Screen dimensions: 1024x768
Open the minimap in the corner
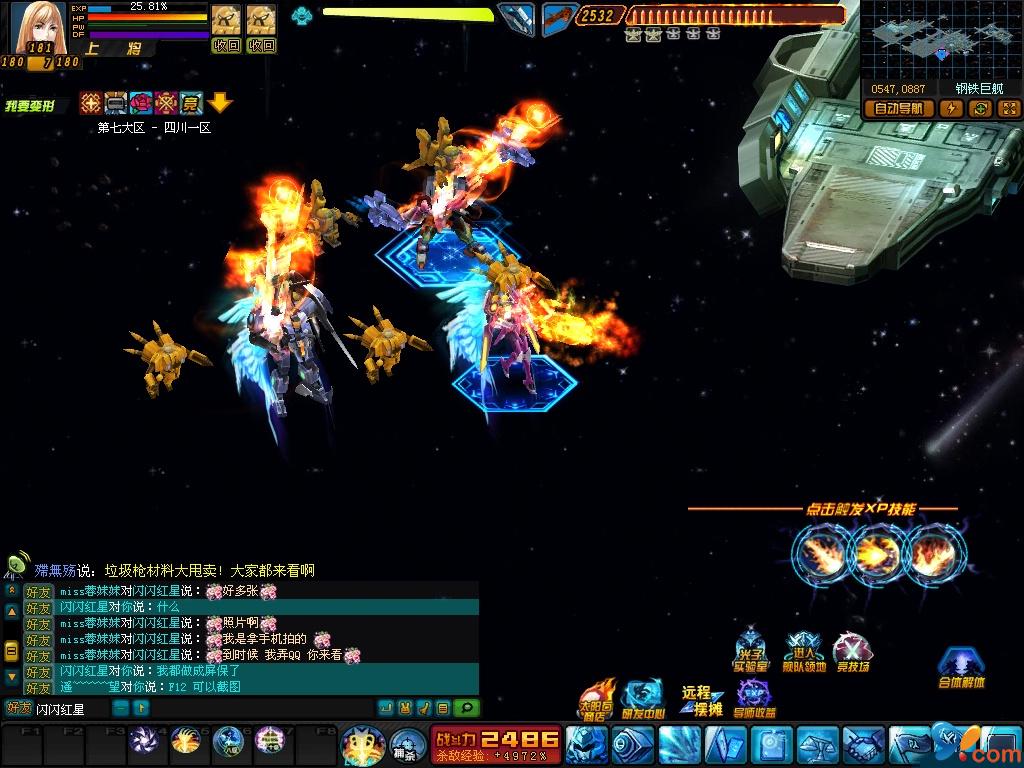tap(941, 39)
